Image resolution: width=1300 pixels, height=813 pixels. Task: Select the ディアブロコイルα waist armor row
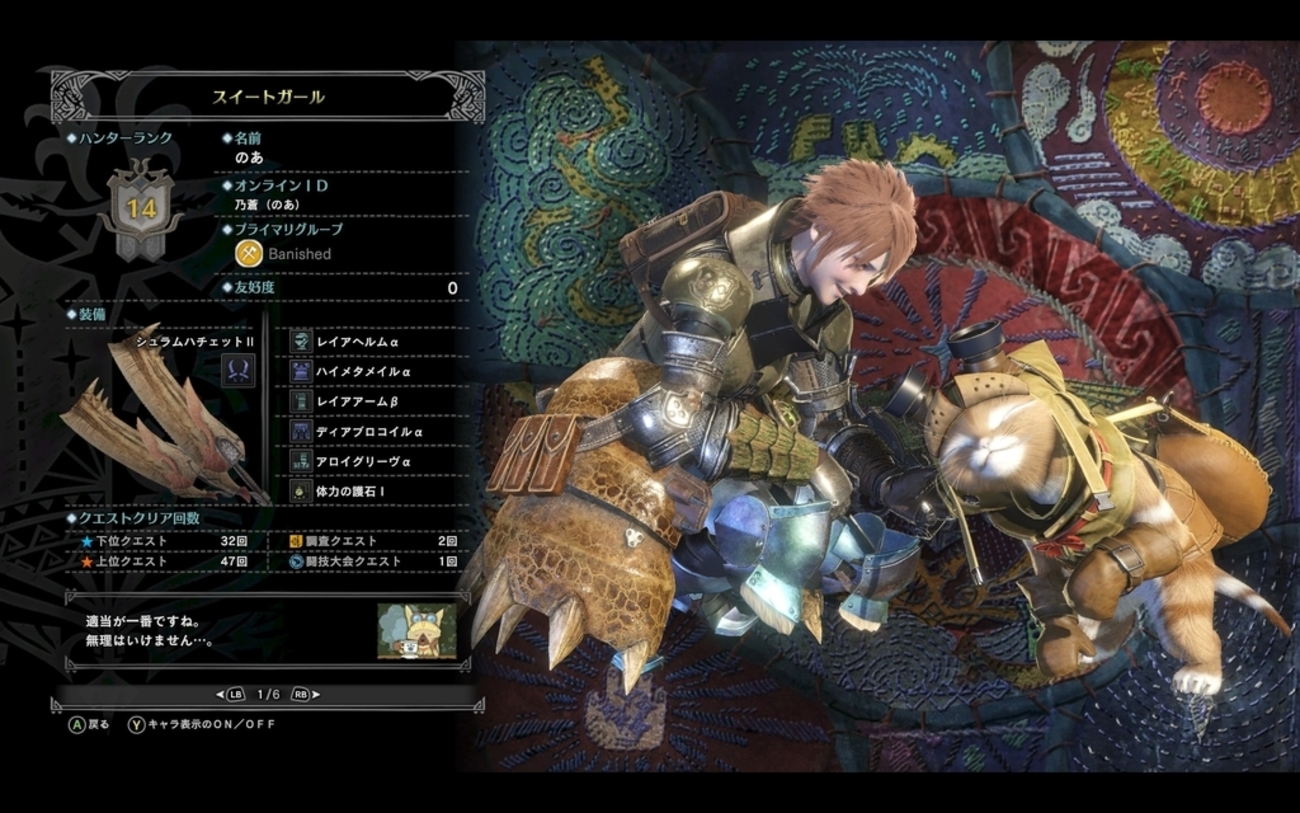pos(369,432)
